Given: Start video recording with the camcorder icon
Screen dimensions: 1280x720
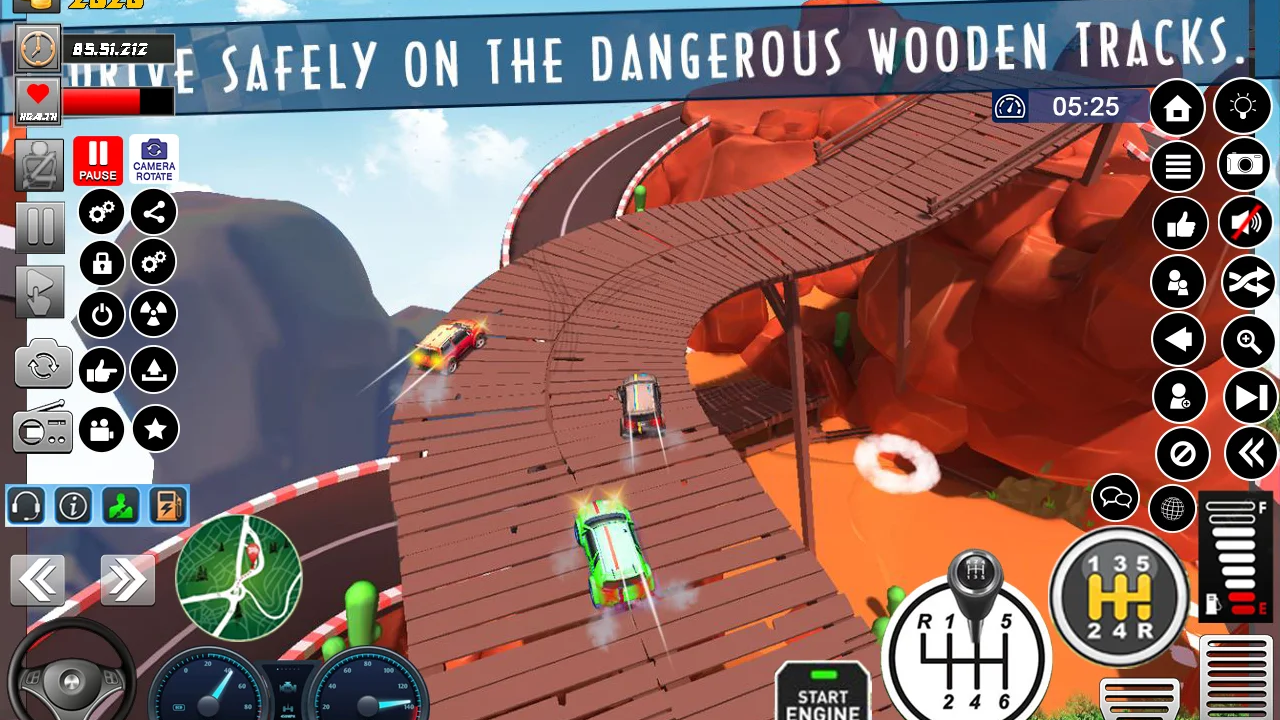Looking at the screenshot, I should [x=101, y=429].
